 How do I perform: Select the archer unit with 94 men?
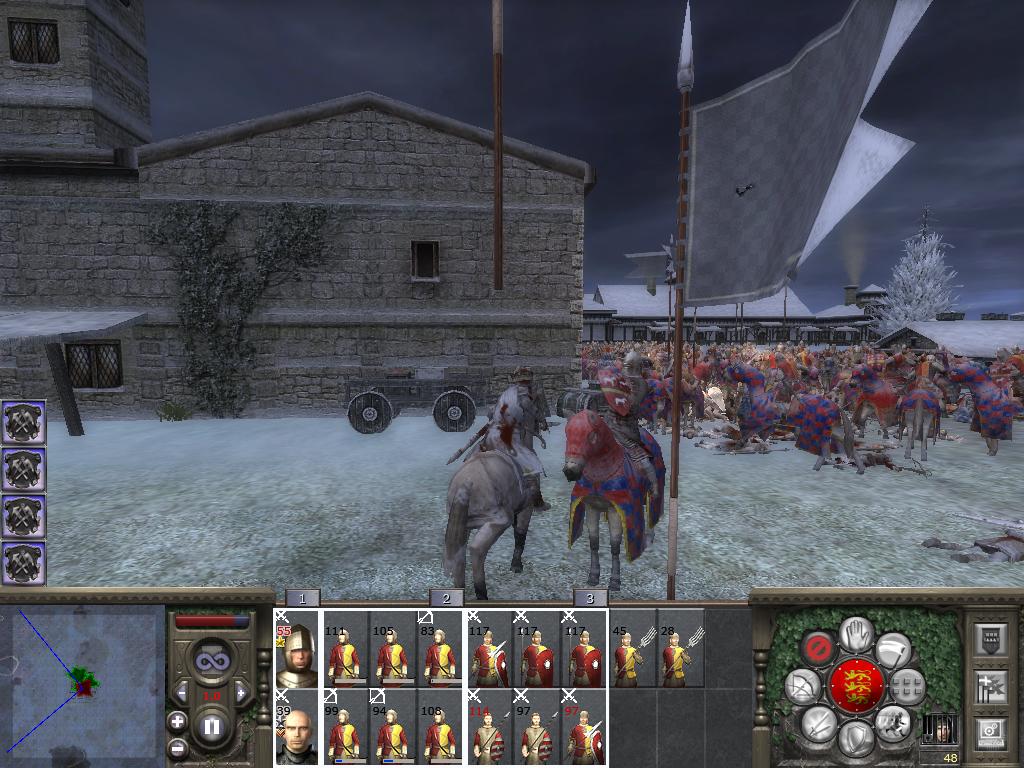coord(391,727)
